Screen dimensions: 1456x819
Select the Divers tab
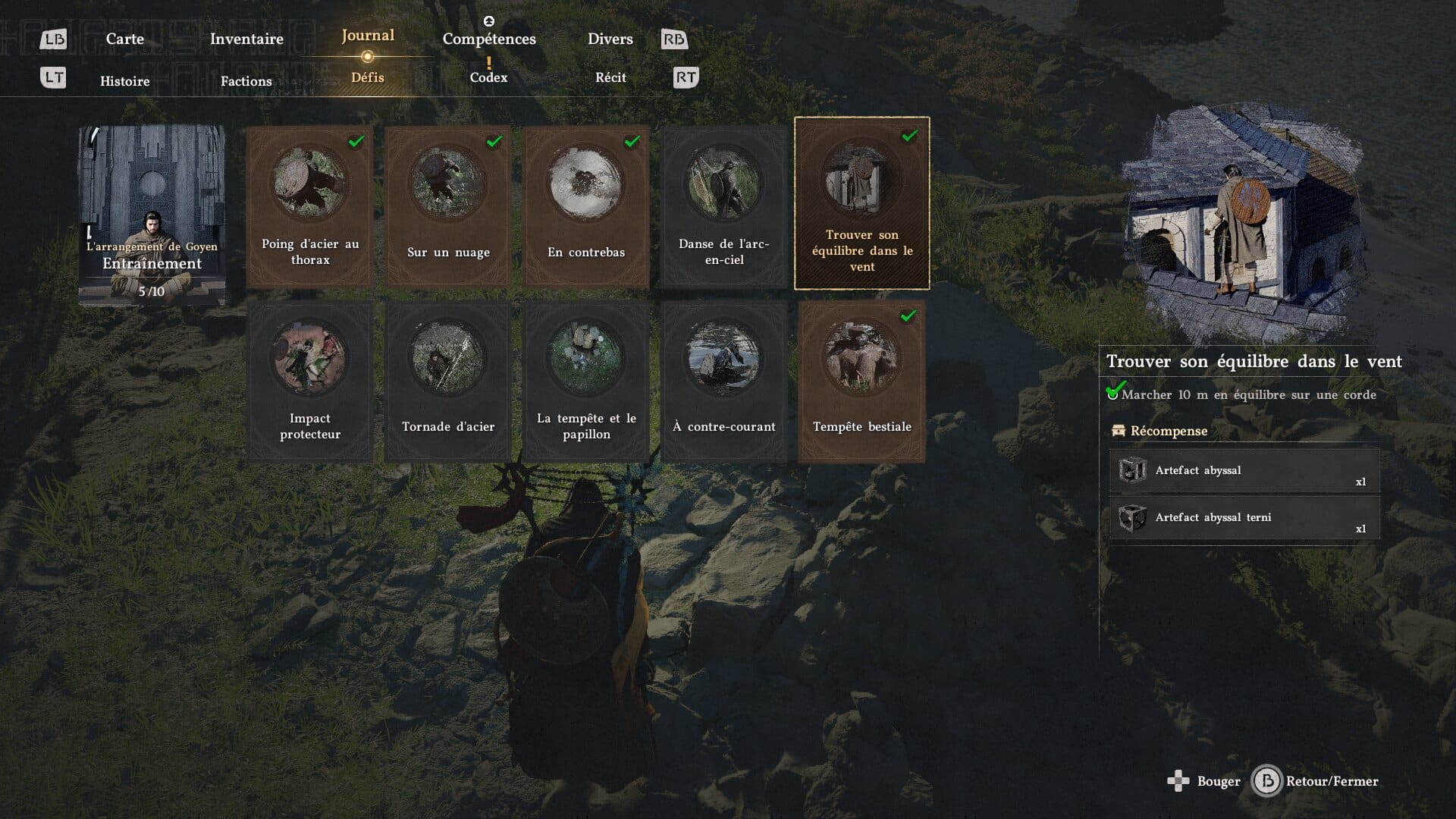point(610,39)
